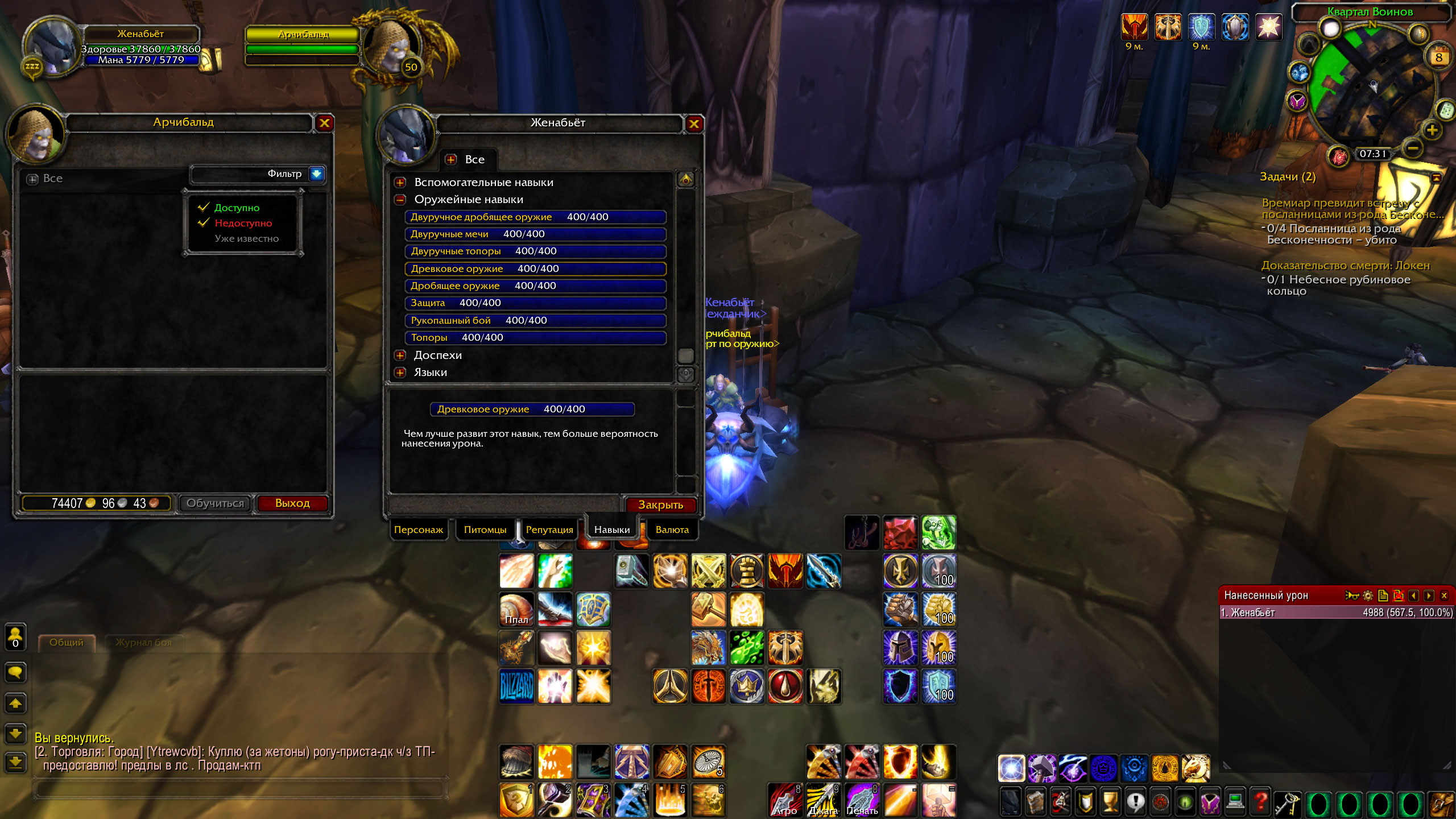Select the Двуручные мечи skill row

535,234
